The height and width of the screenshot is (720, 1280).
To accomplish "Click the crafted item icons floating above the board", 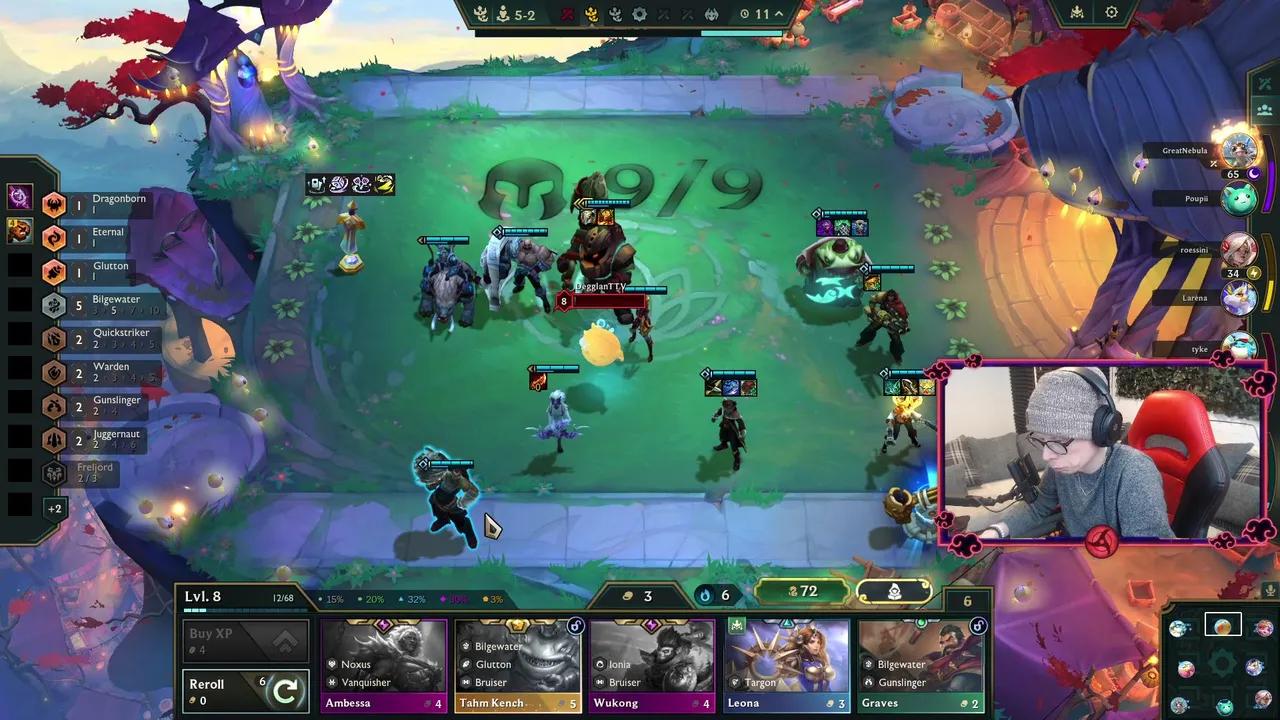I will pyautogui.click(x=350, y=183).
